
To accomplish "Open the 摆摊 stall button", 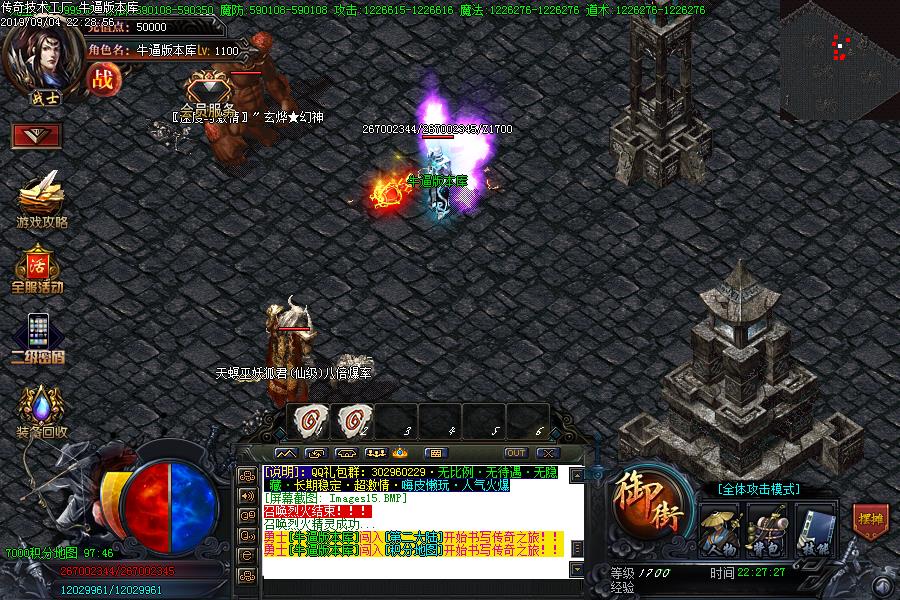I will pyautogui.click(x=870, y=519).
